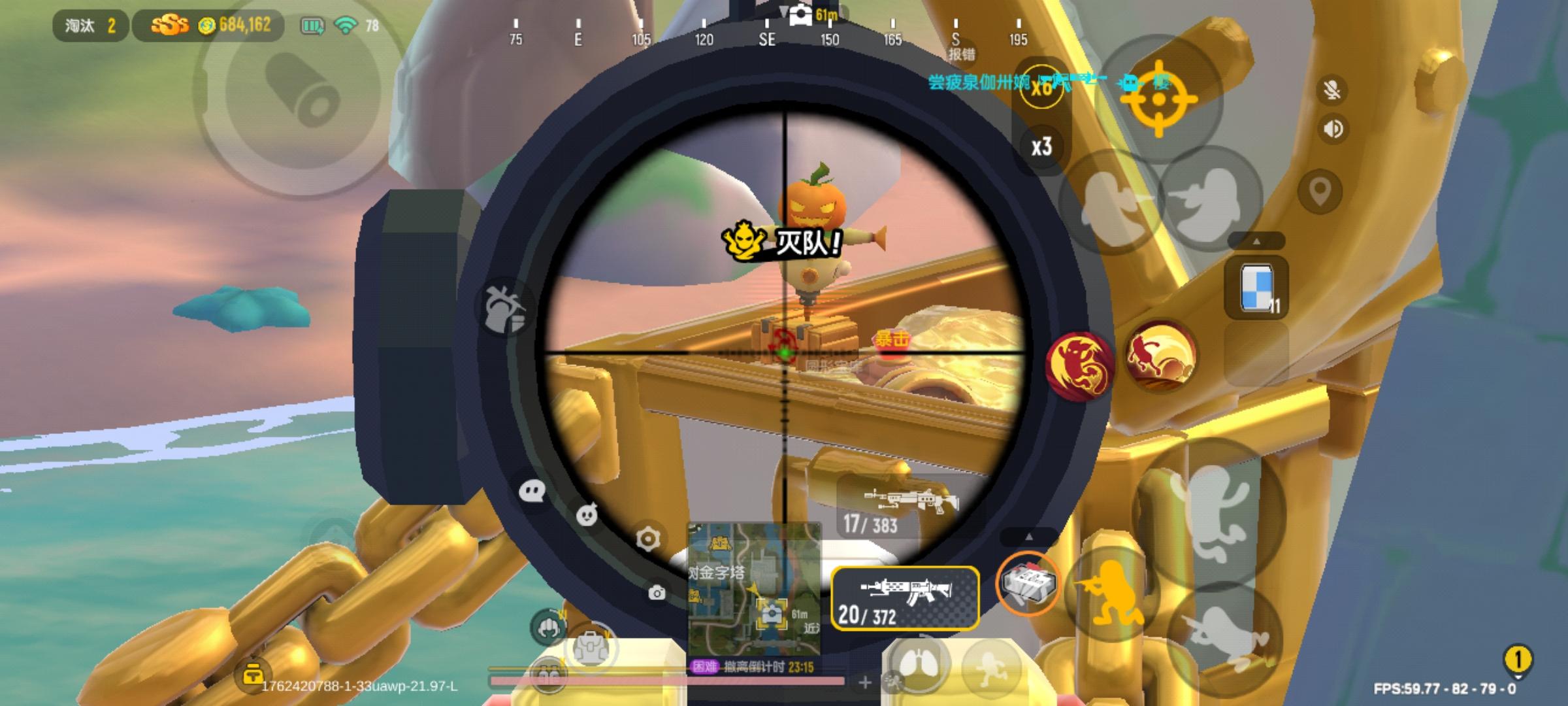
Task: Tap the camera screenshot icon
Action: tap(657, 593)
